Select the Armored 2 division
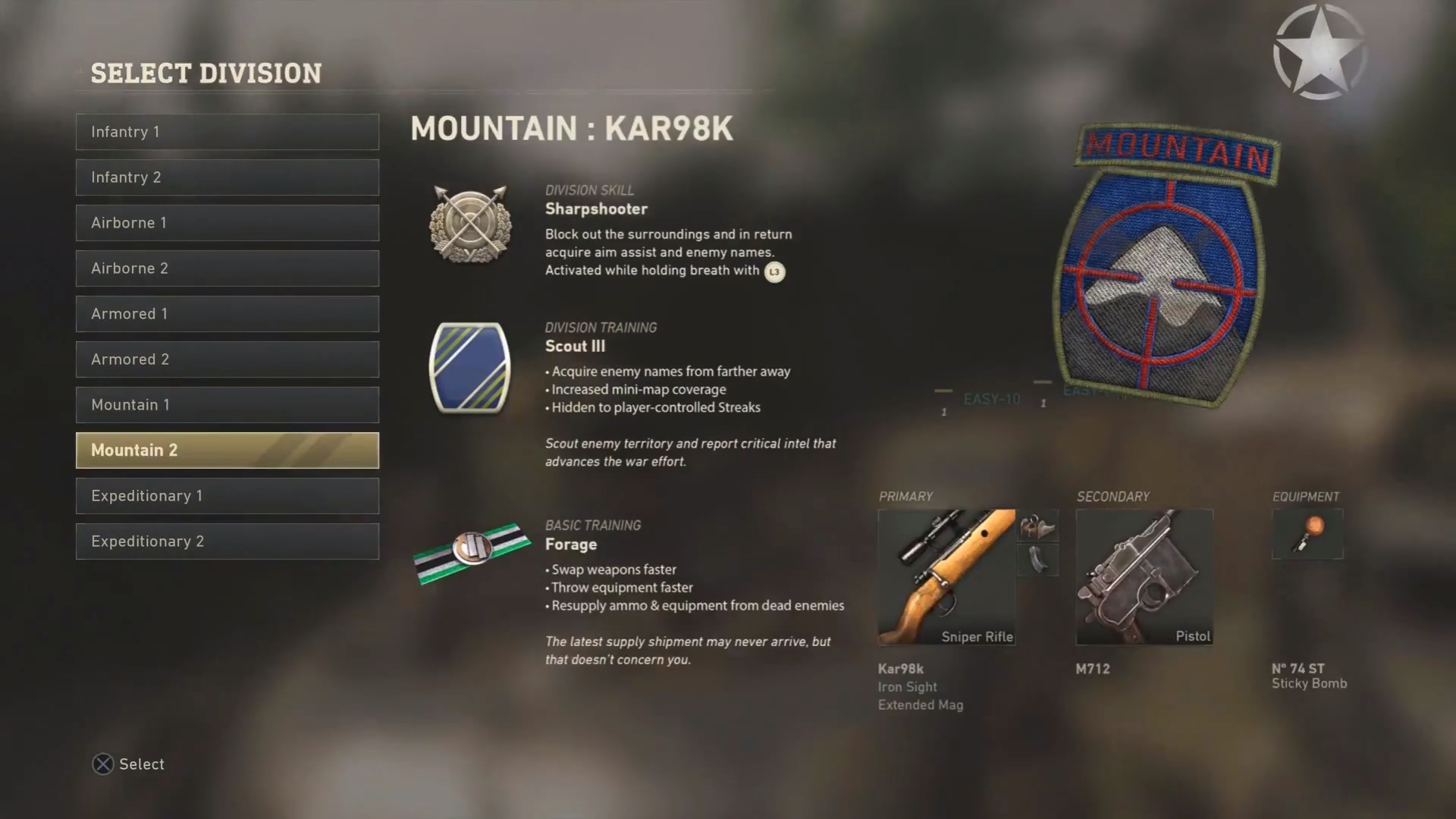 [x=227, y=359]
